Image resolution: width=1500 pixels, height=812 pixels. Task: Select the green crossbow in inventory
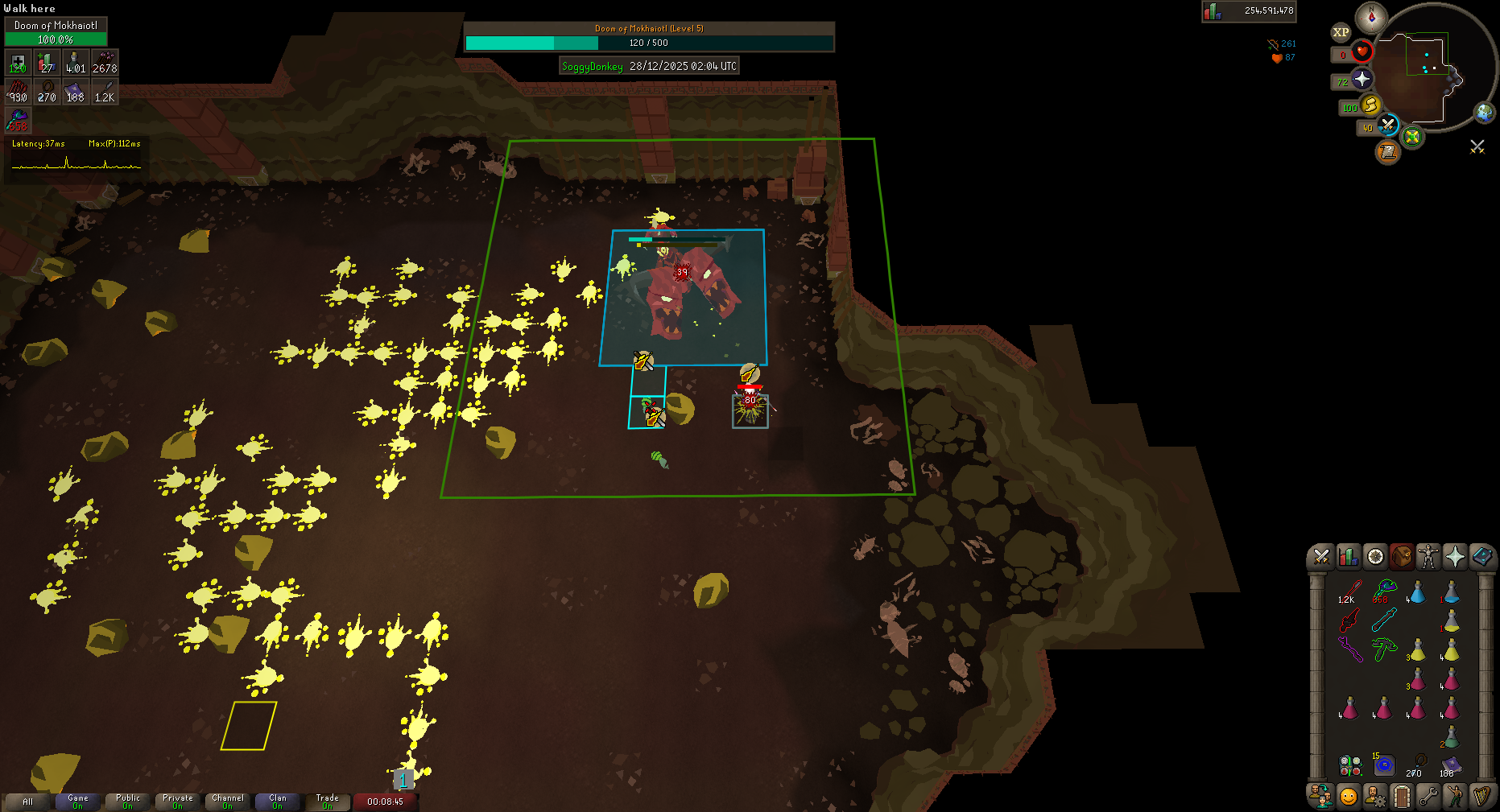click(1384, 649)
